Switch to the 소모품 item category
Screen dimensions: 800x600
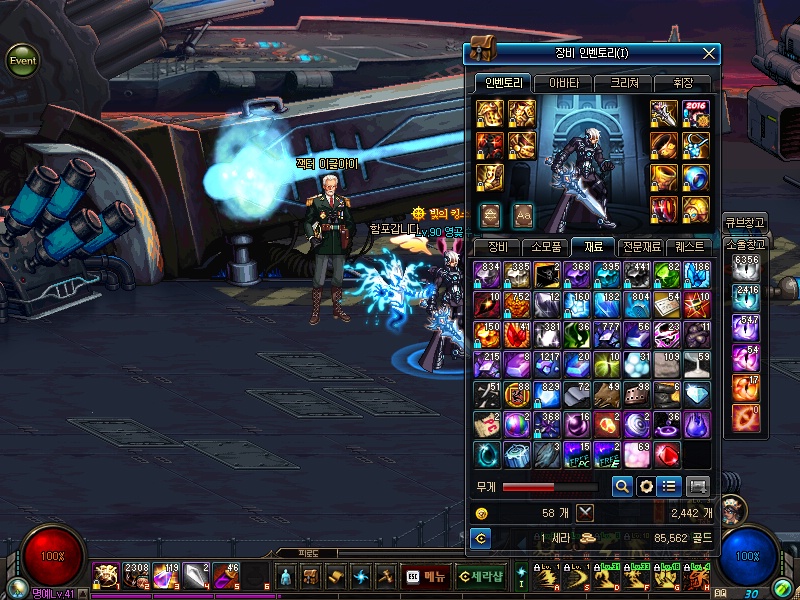point(546,246)
